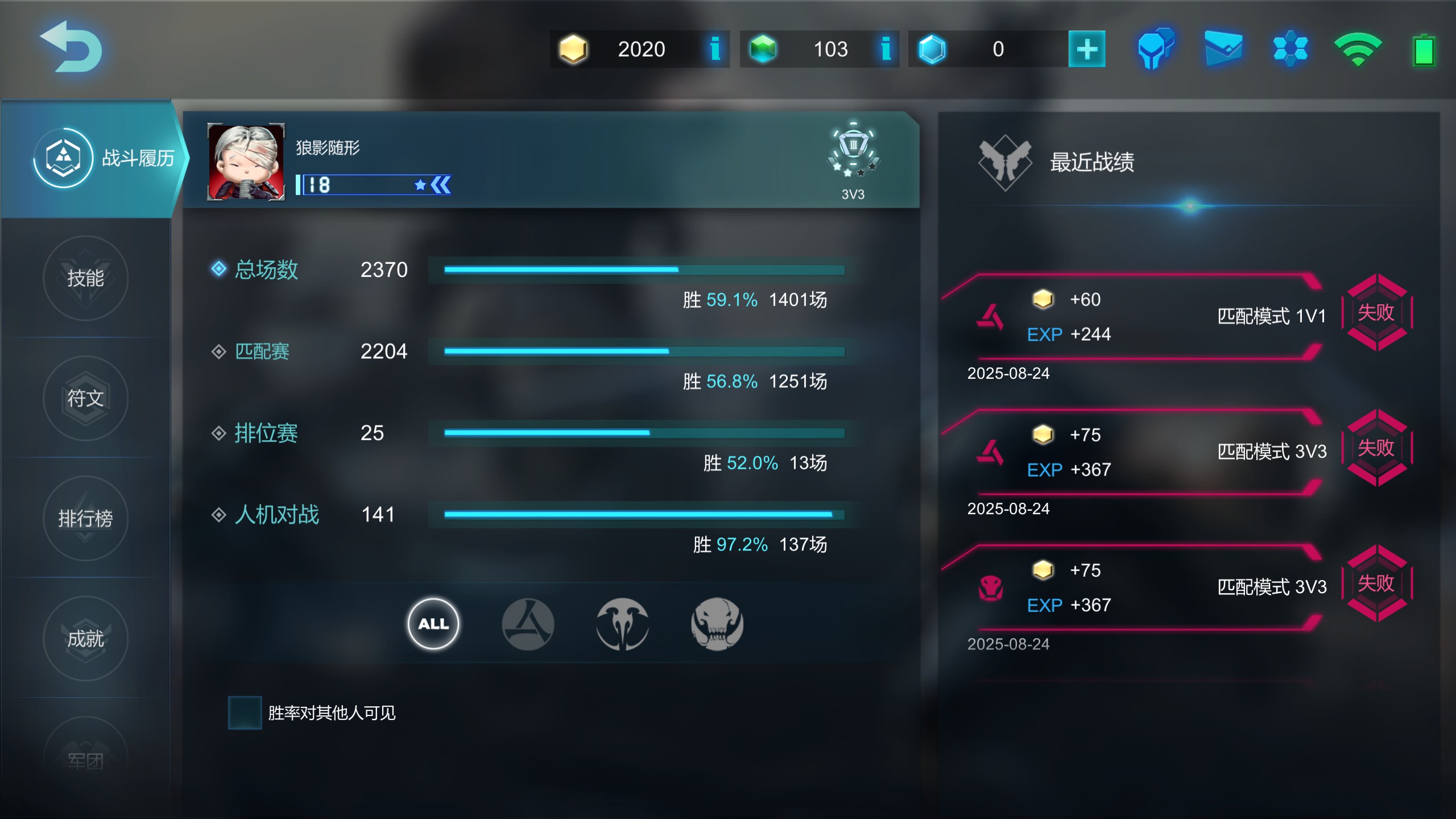Show the 排行榜 leaderboard
Viewport: 1456px width, 819px height.
click(x=85, y=518)
